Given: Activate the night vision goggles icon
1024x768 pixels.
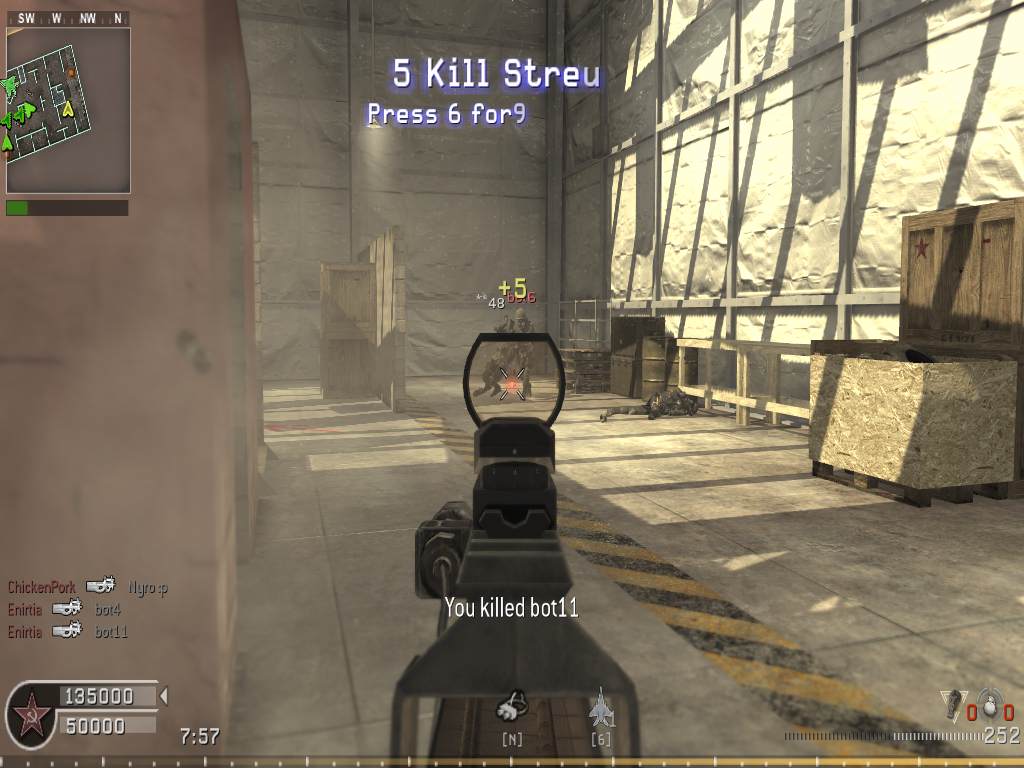Looking at the screenshot, I should click(512, 709).
